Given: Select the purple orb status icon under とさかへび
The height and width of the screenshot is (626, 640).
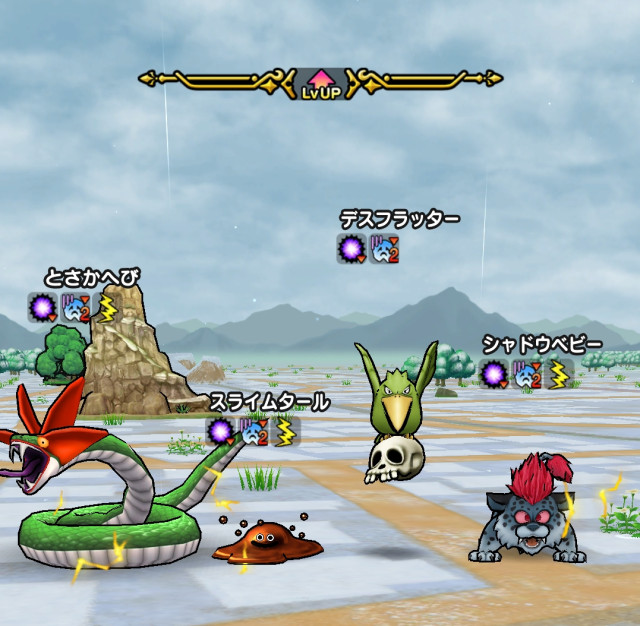Looking at the screenshot, I should coord(42,308).
